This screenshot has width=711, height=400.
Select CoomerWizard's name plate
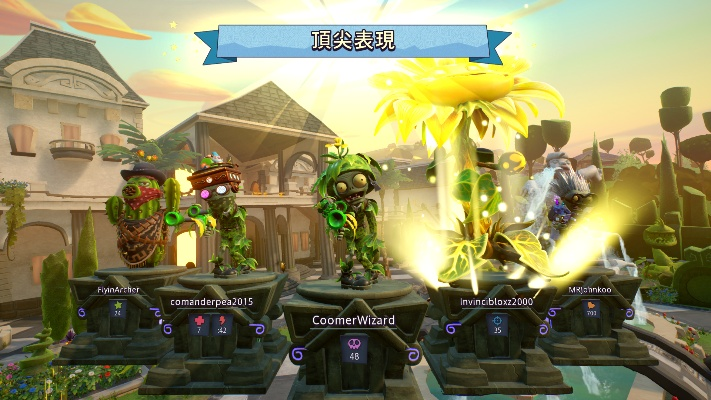click(x=353, y=320)
